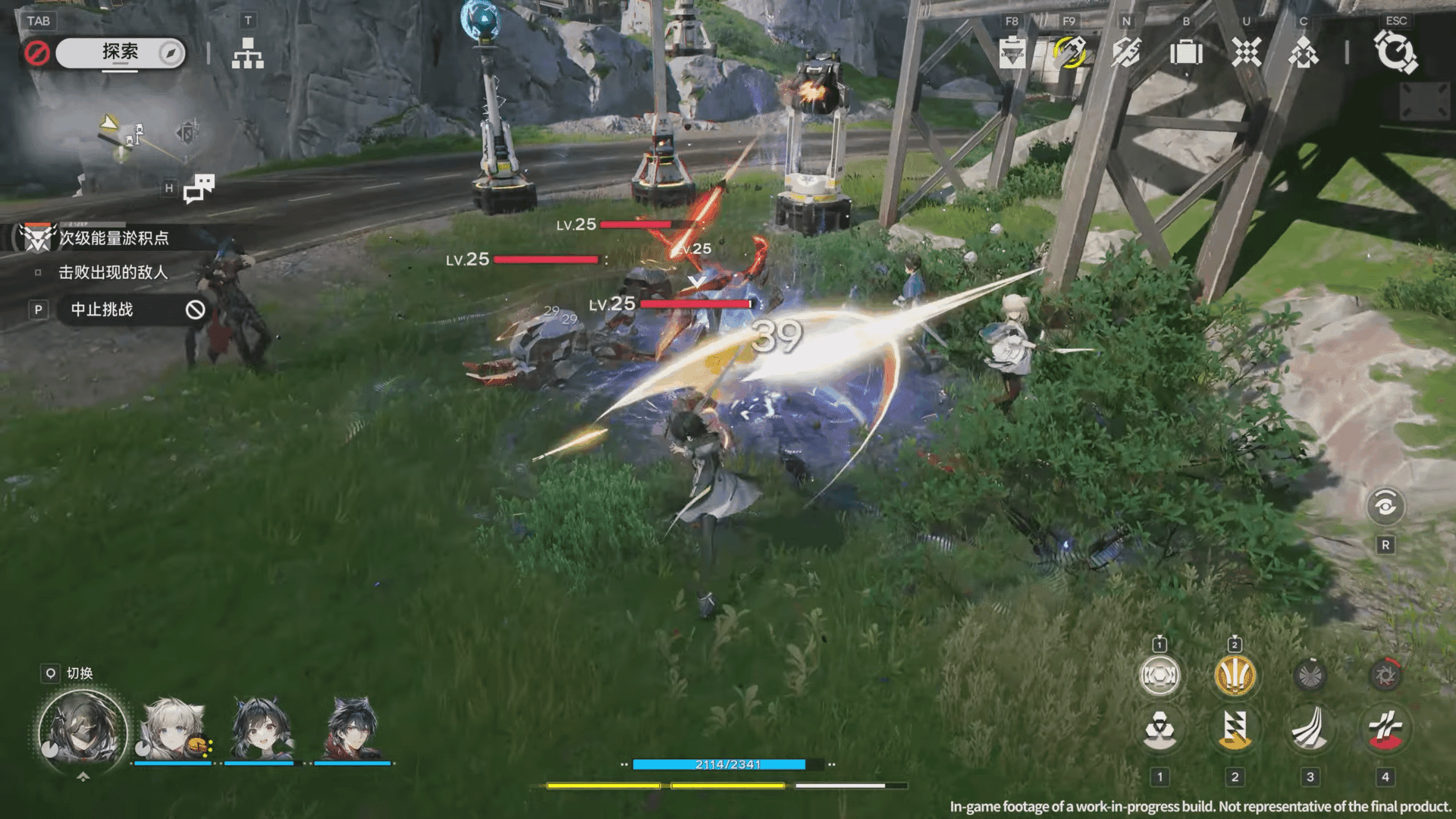Open the hierarchy tree icon menu

tap(247, 54)
